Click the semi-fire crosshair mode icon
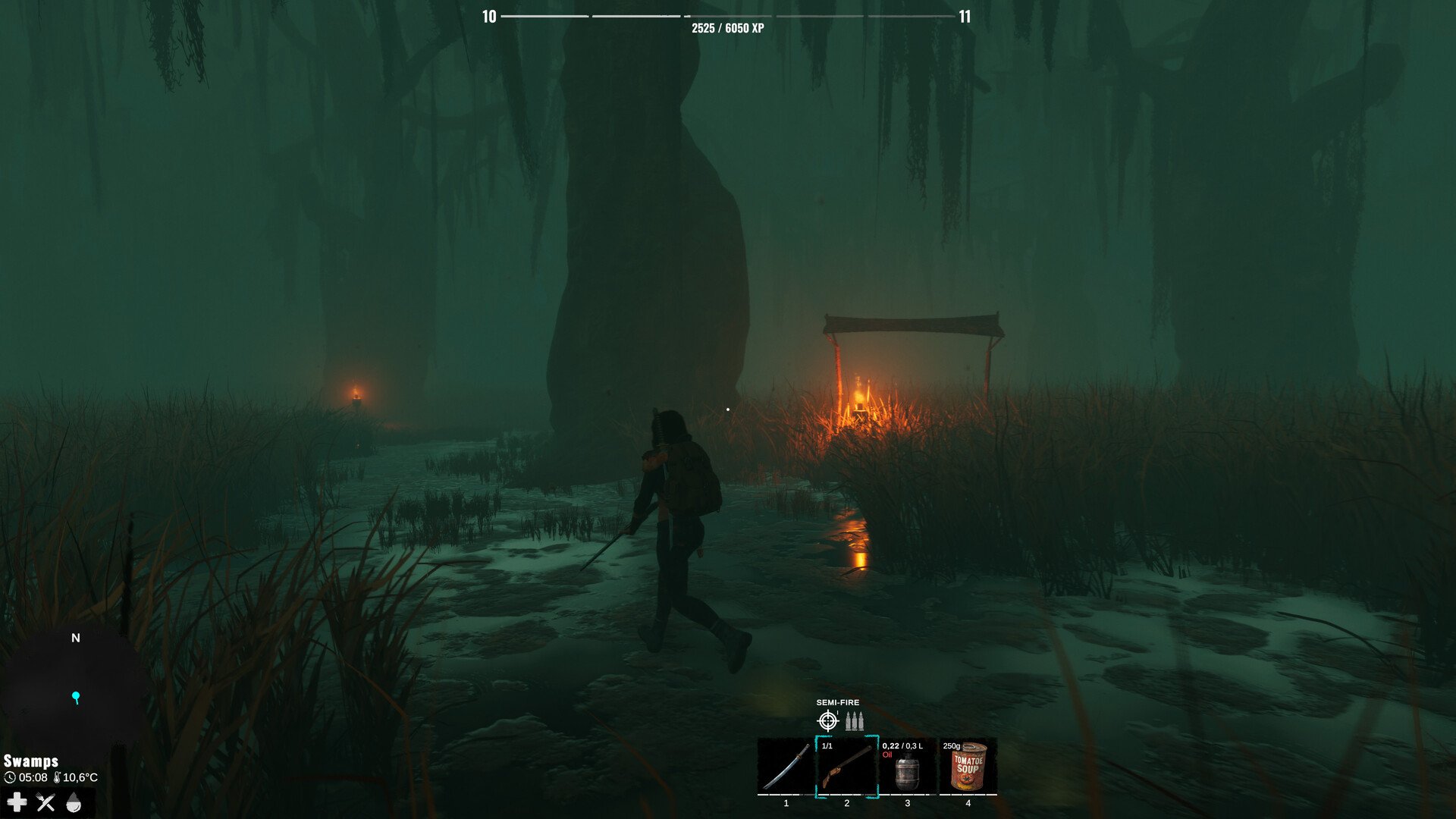Screen dimensions: 1456x819 (827, 720)
